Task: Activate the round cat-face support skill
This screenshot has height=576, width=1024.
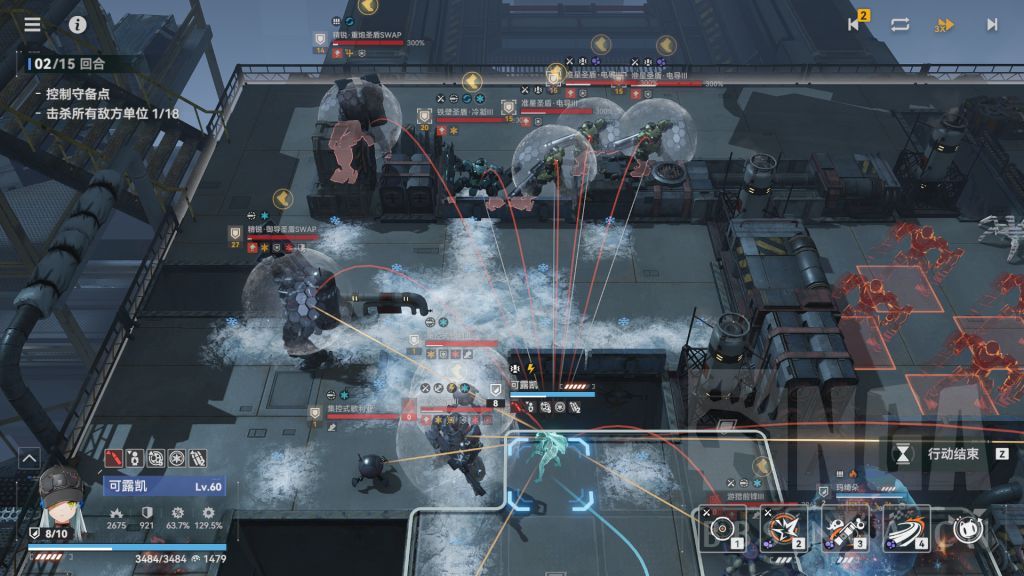Action: (x=967, y=529)
